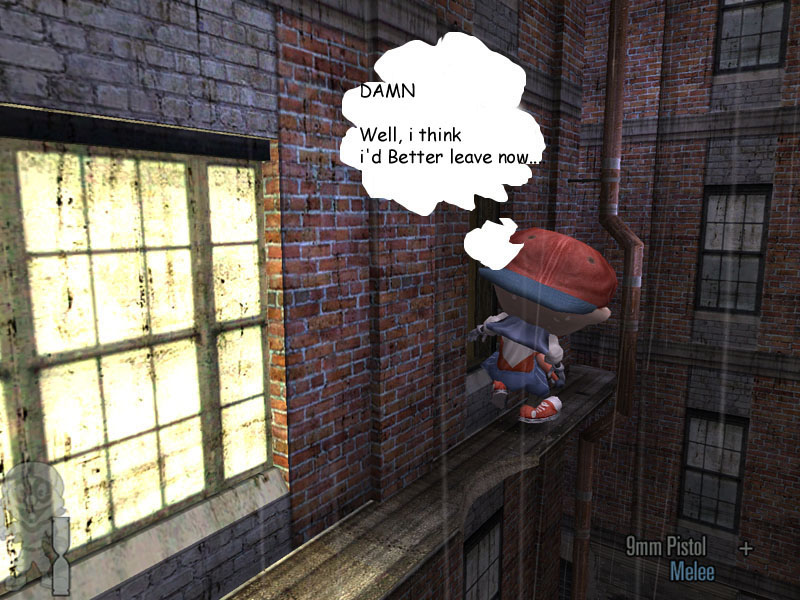Viewport: 800px width, 600px height.
Task: Select the 9mm Pistol weapon entry
Action: [666, 547]
